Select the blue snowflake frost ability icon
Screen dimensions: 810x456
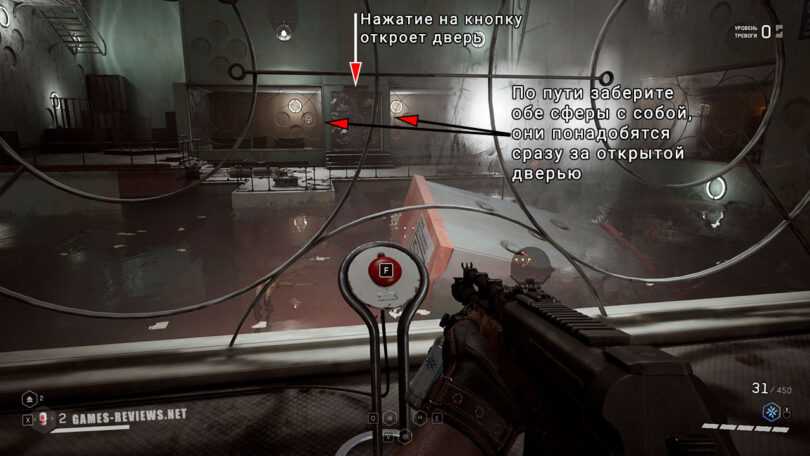[771, 411]
